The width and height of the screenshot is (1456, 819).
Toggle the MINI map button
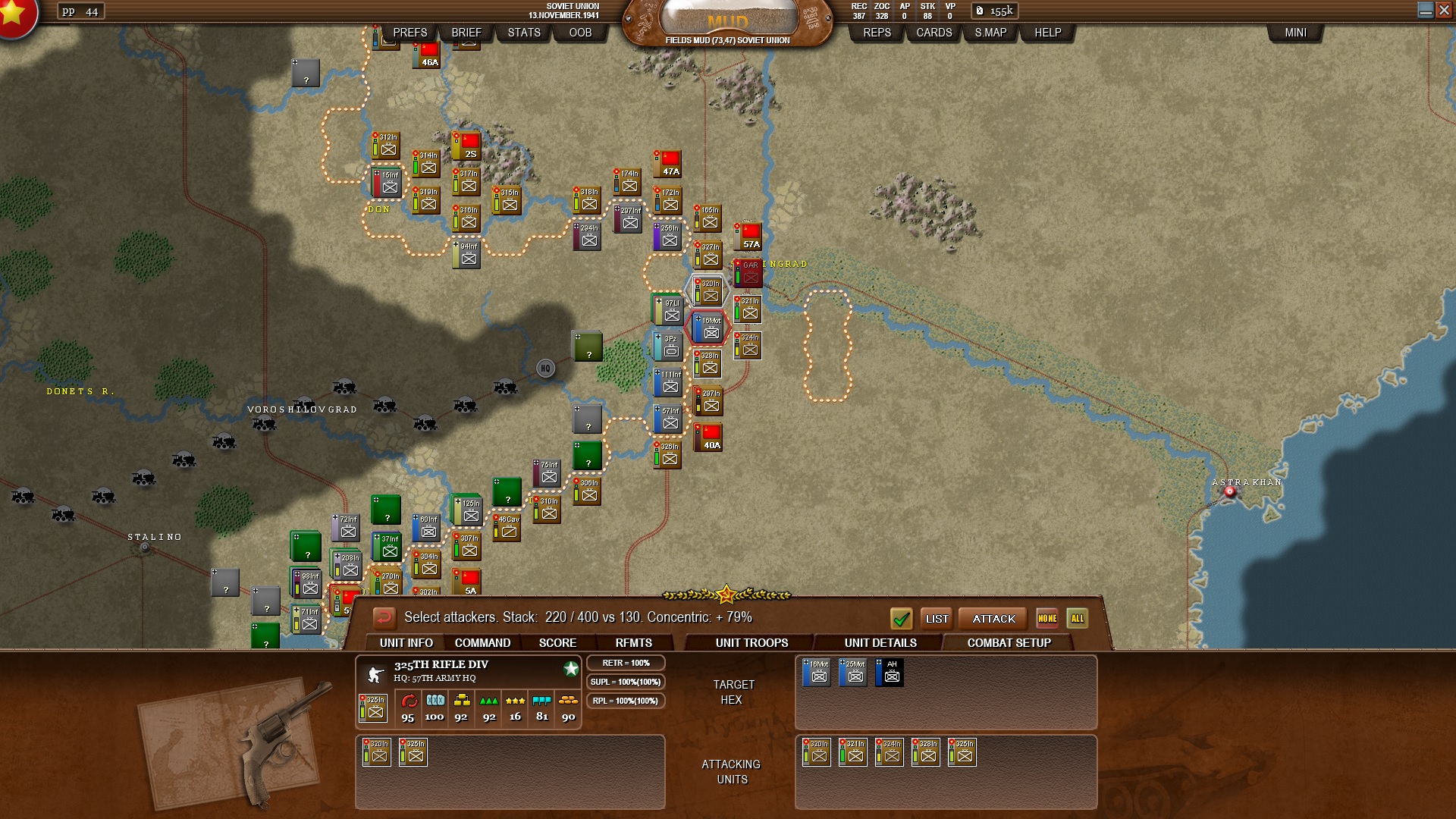pos(1295,33)
